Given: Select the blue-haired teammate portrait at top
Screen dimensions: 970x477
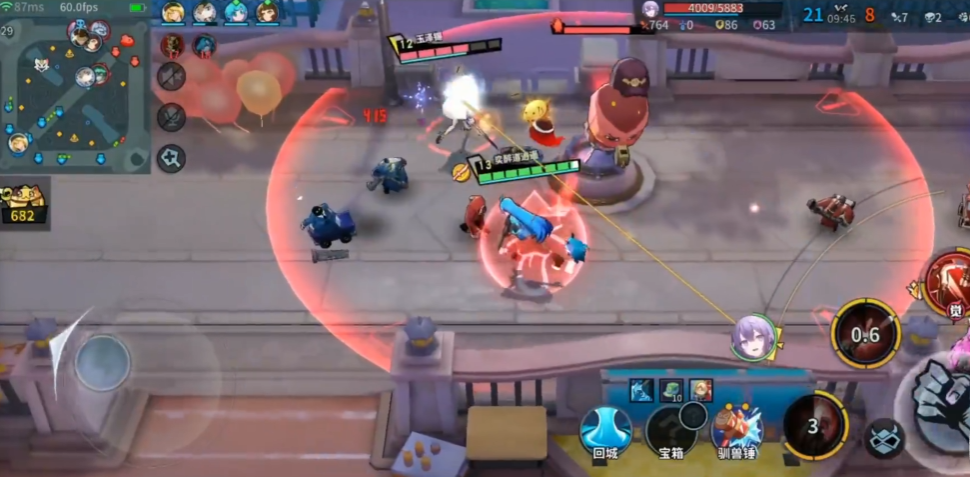Looking at the screenshot, I should (236, 12).
